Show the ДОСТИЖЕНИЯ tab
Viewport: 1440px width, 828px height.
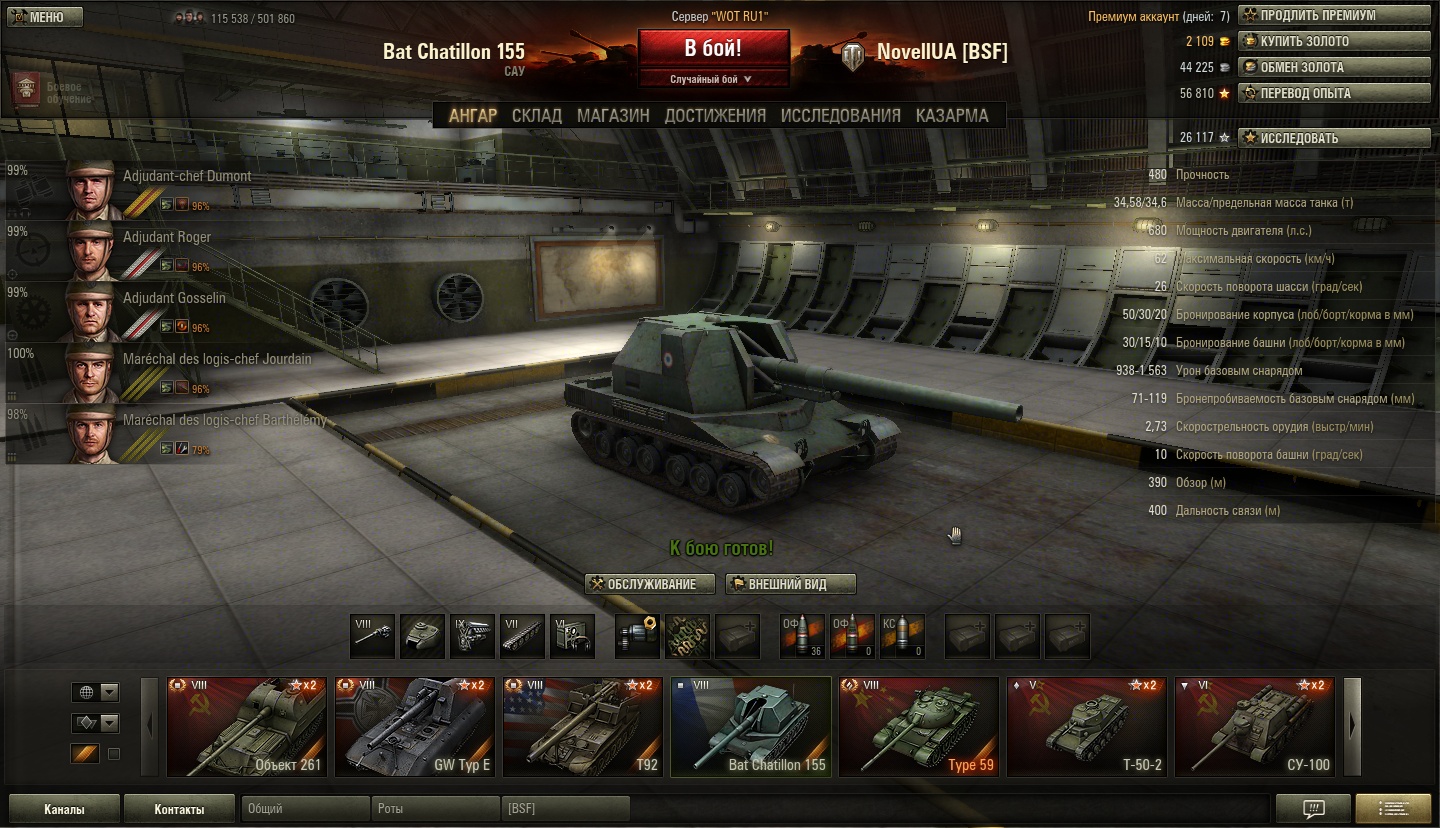tap(715, 116)
